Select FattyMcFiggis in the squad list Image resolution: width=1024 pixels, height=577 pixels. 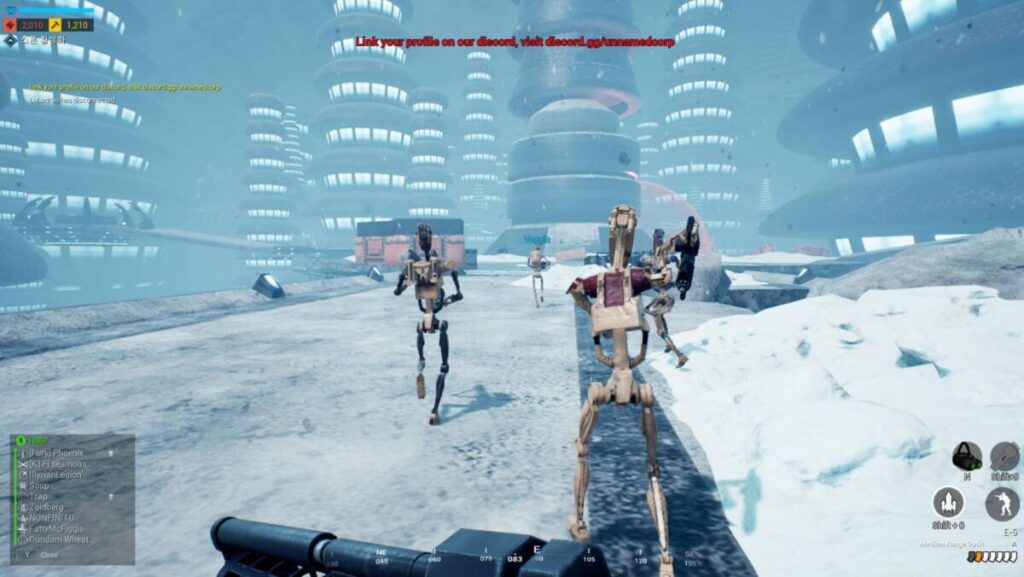(x=57, y=528)
